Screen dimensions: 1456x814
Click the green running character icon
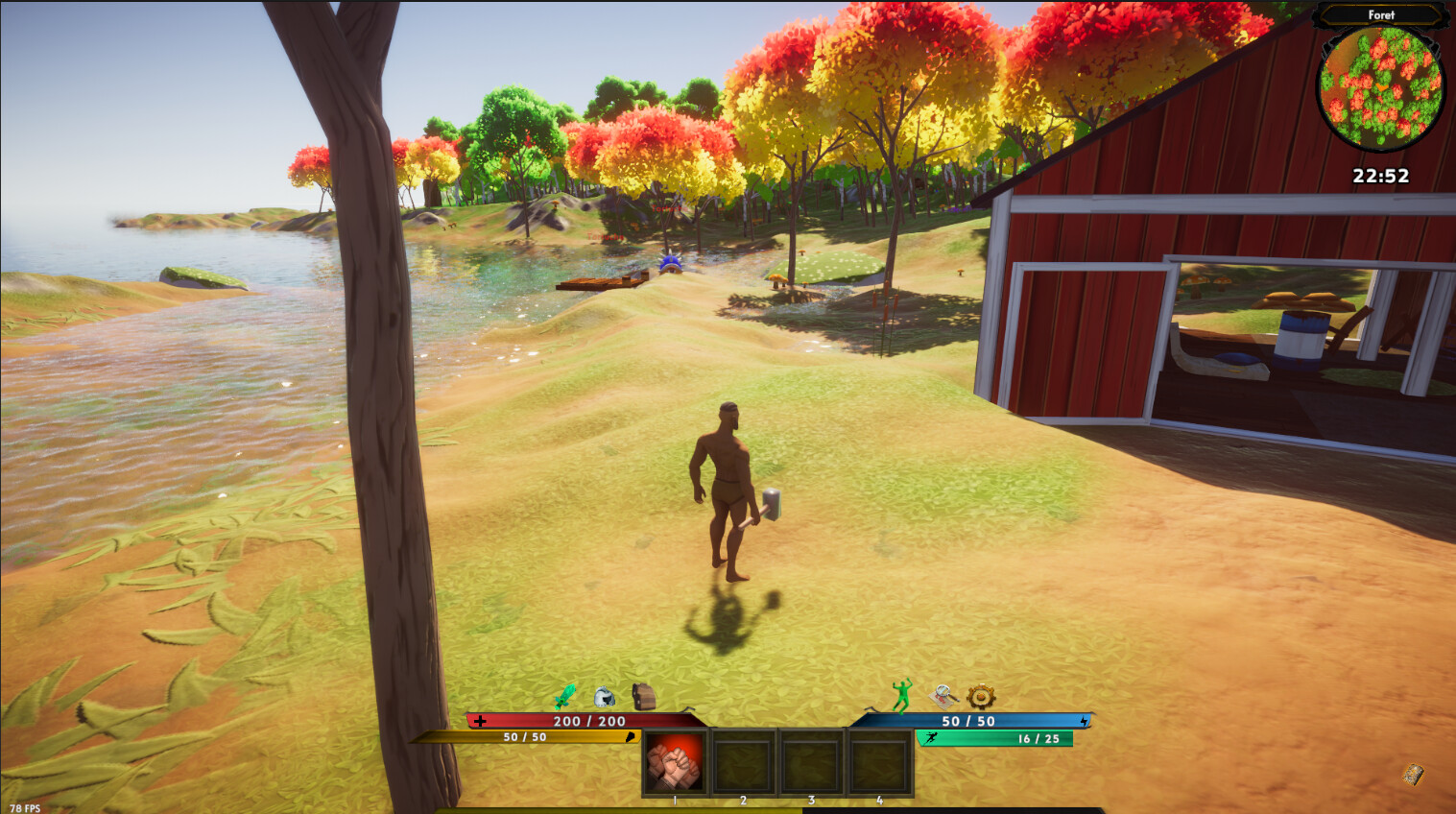[x=901, y=696]
